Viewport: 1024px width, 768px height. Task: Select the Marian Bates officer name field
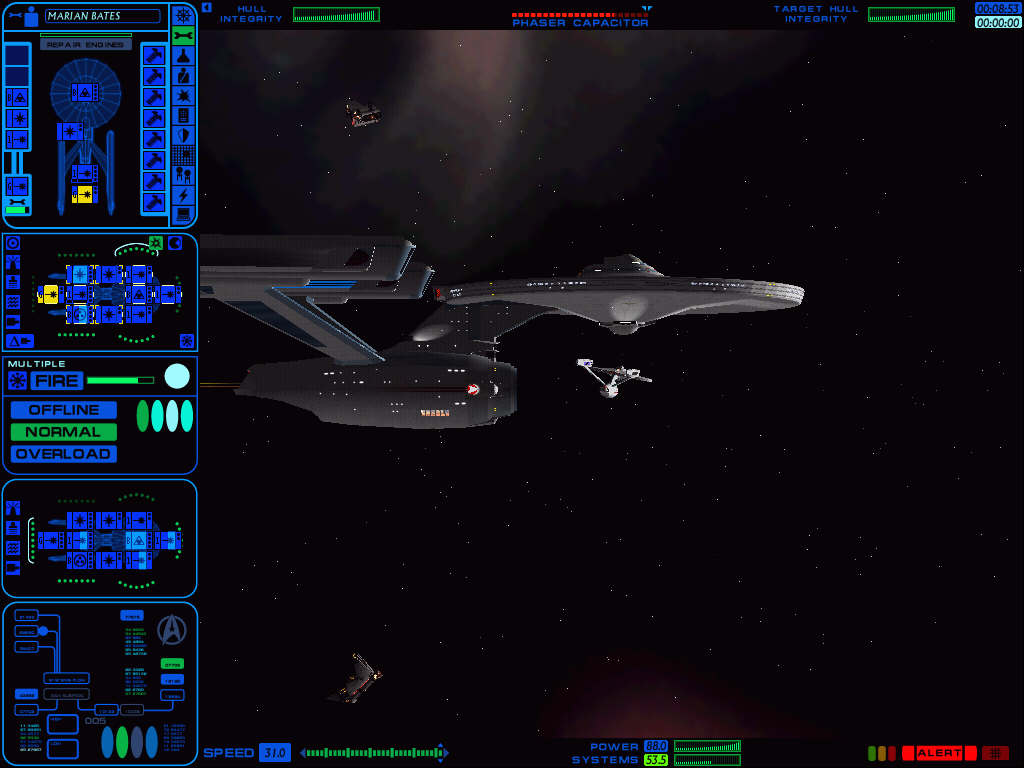[102, 16]
